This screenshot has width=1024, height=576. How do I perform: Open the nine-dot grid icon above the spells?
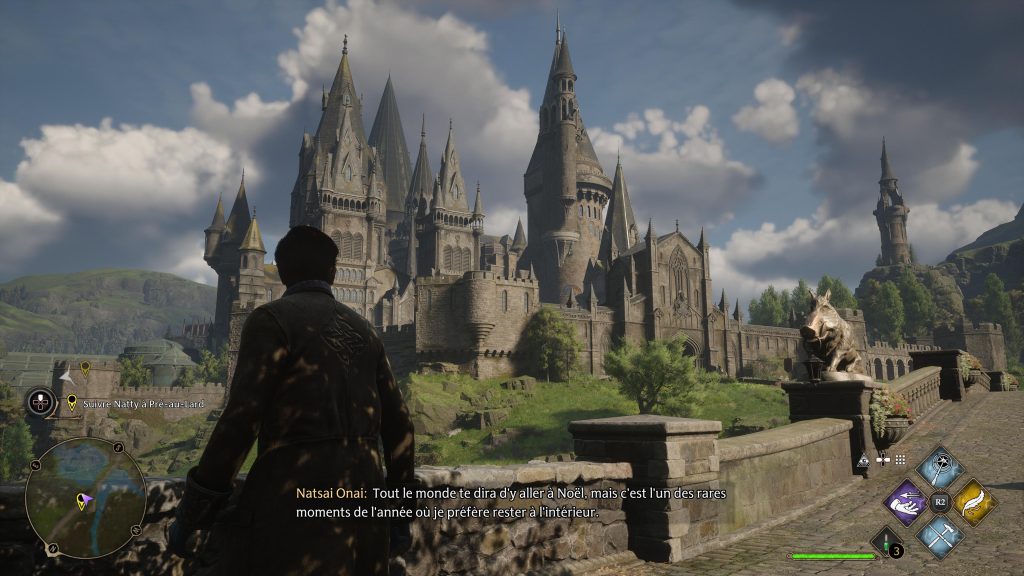(900, 460)
